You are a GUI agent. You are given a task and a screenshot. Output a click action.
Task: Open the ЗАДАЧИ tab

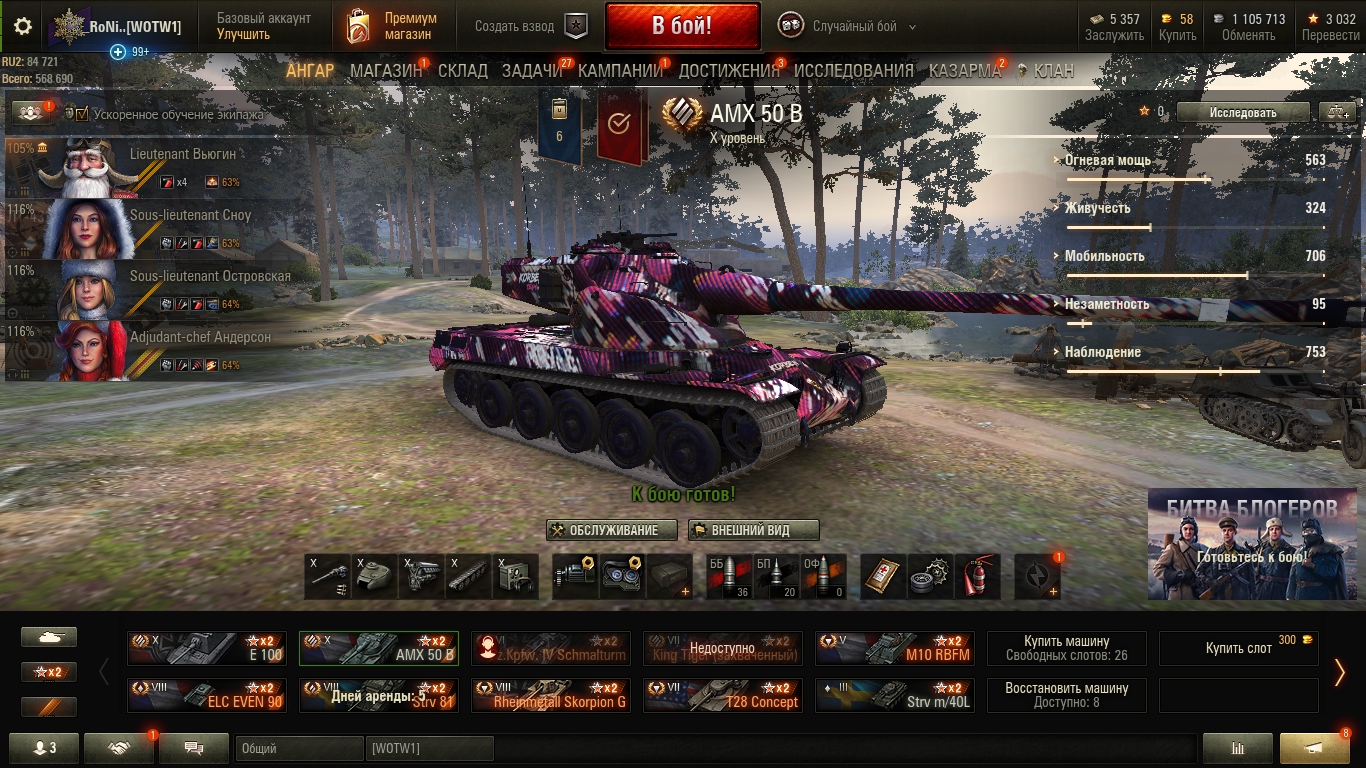click(532, 71)
